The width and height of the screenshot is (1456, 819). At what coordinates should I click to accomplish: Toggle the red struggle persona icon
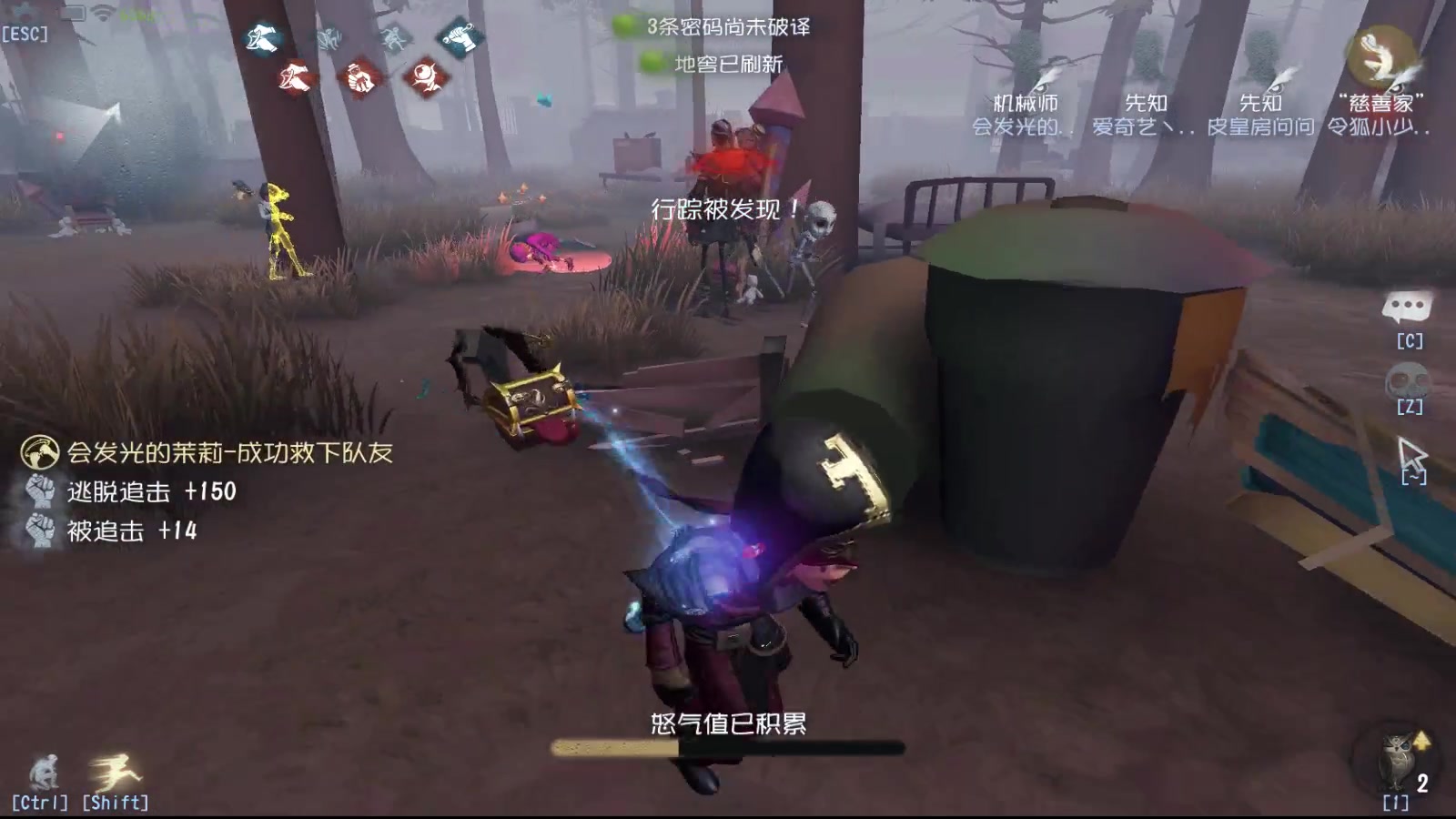click(358, 77)
